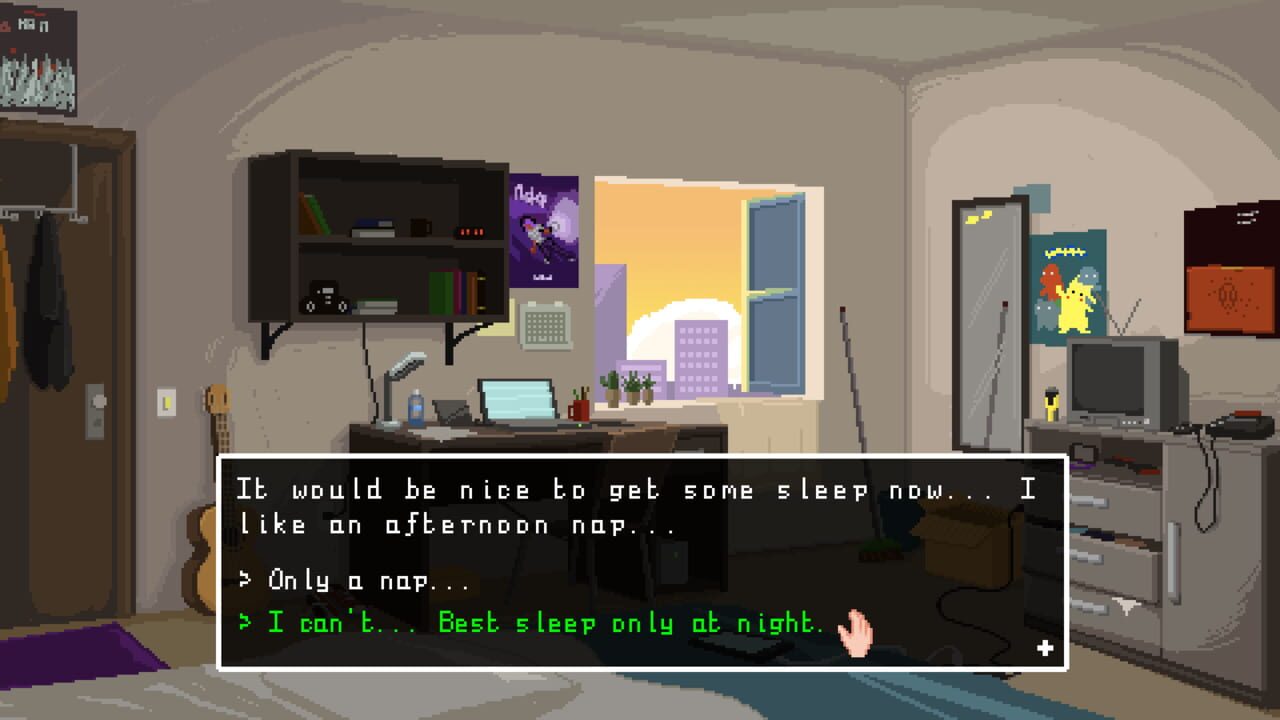Click the plus icon in the dialogue box corner
Viewport: 1280px width, 720px height.
(1046, 647)
